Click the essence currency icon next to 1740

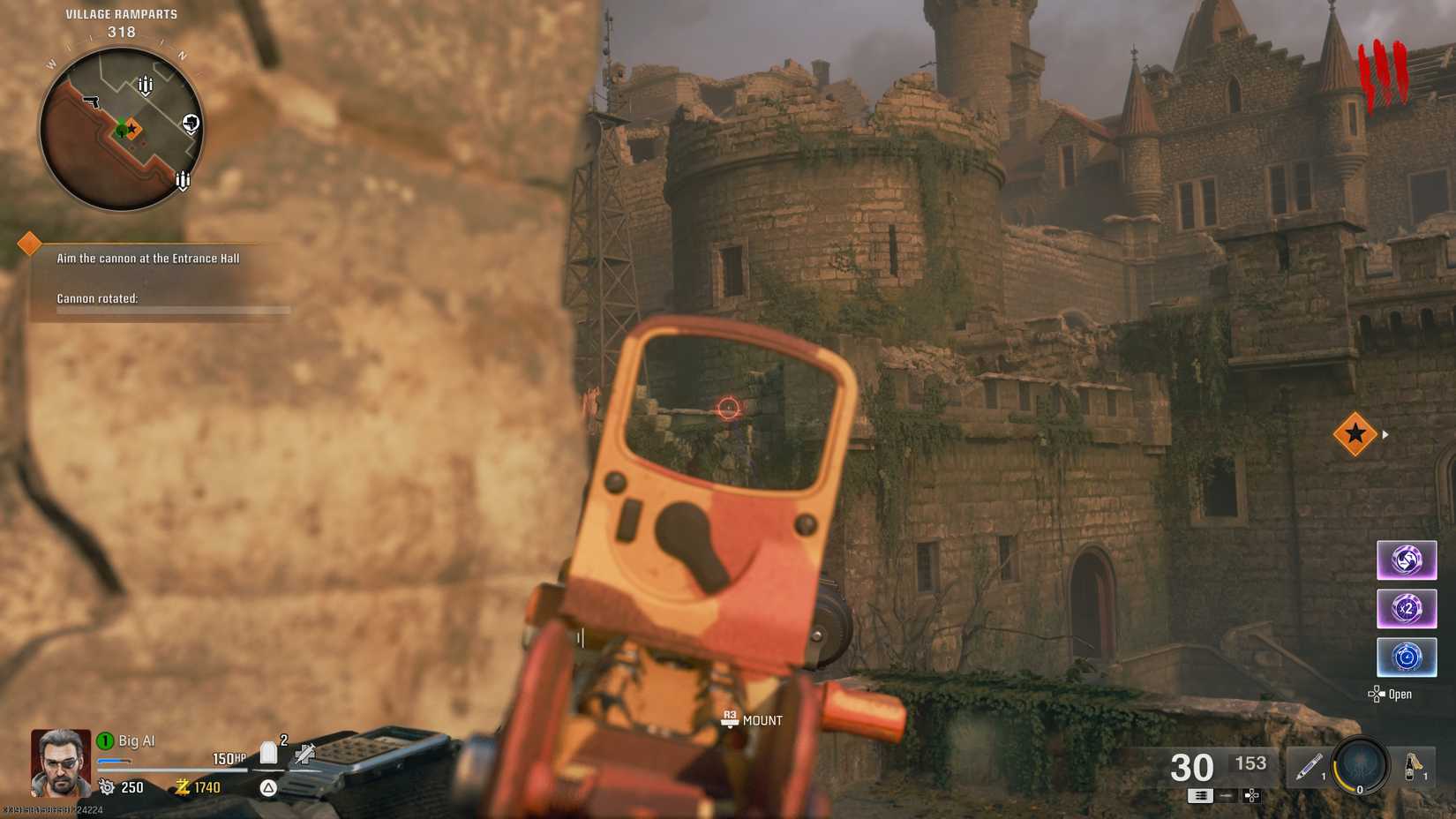183,786
